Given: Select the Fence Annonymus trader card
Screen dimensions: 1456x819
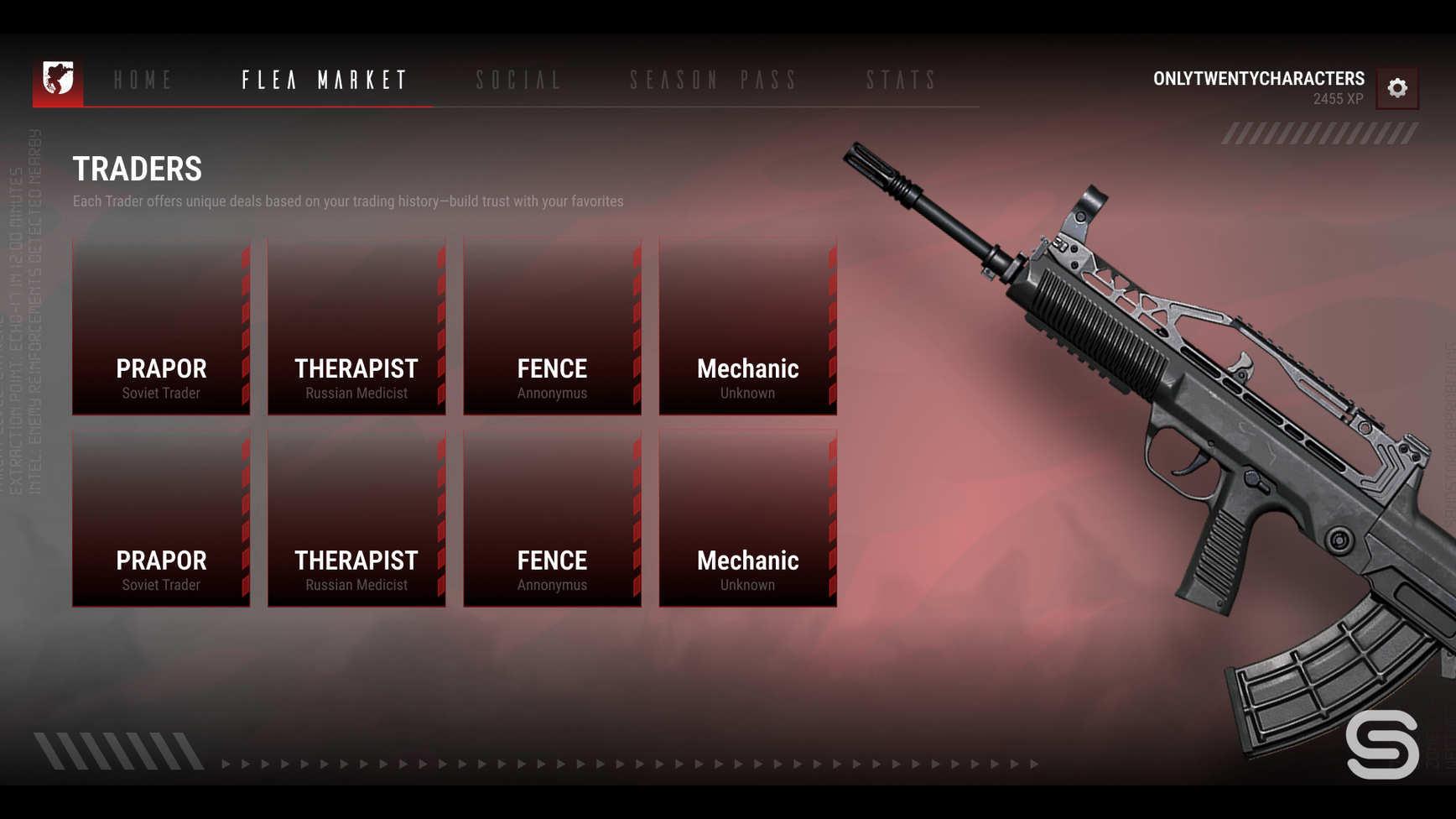Looking at the screenshot, I should 552,326.
